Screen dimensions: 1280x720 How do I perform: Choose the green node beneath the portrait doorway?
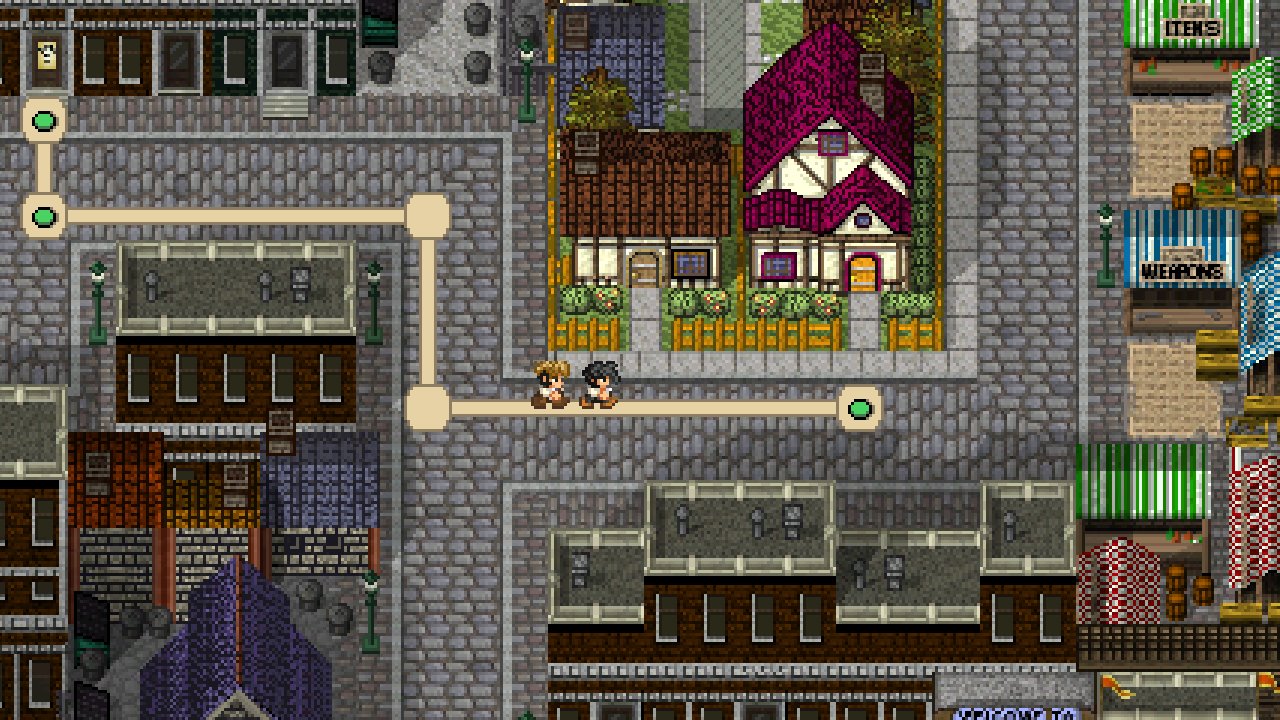[45, 122]
